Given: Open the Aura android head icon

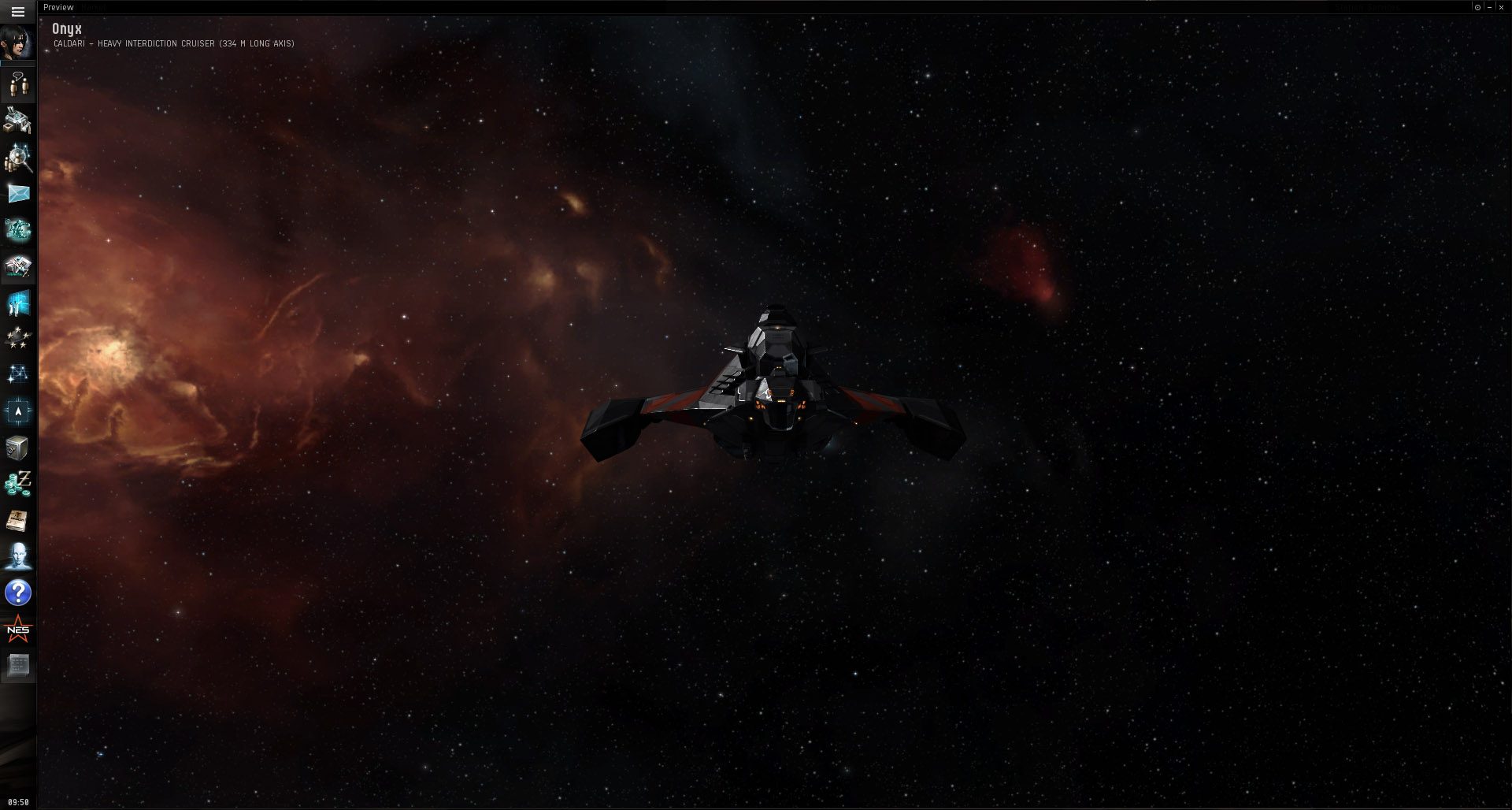Looking at the screenshot, I should 17,557.
